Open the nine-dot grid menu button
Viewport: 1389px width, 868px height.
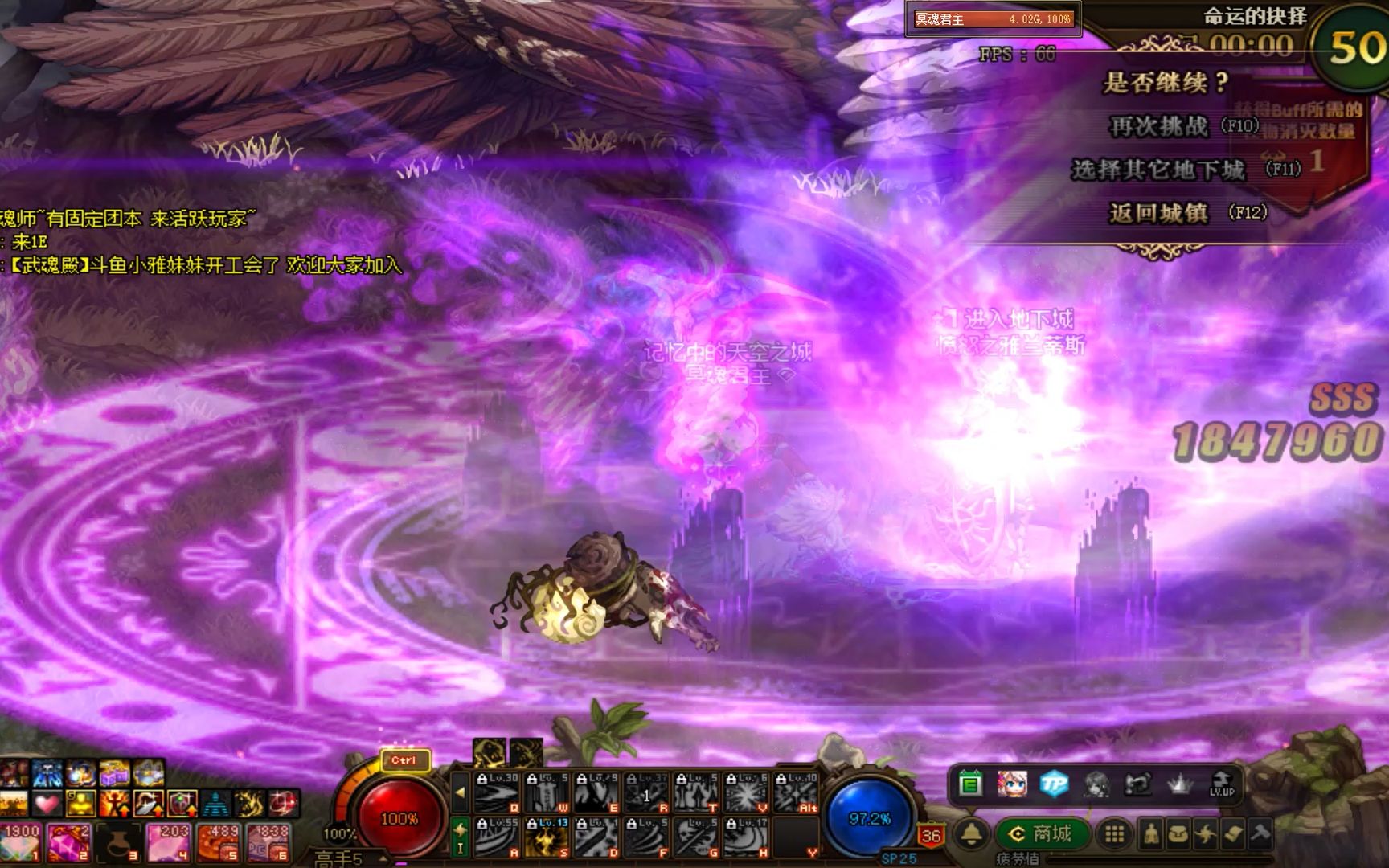pos(1114,834)
